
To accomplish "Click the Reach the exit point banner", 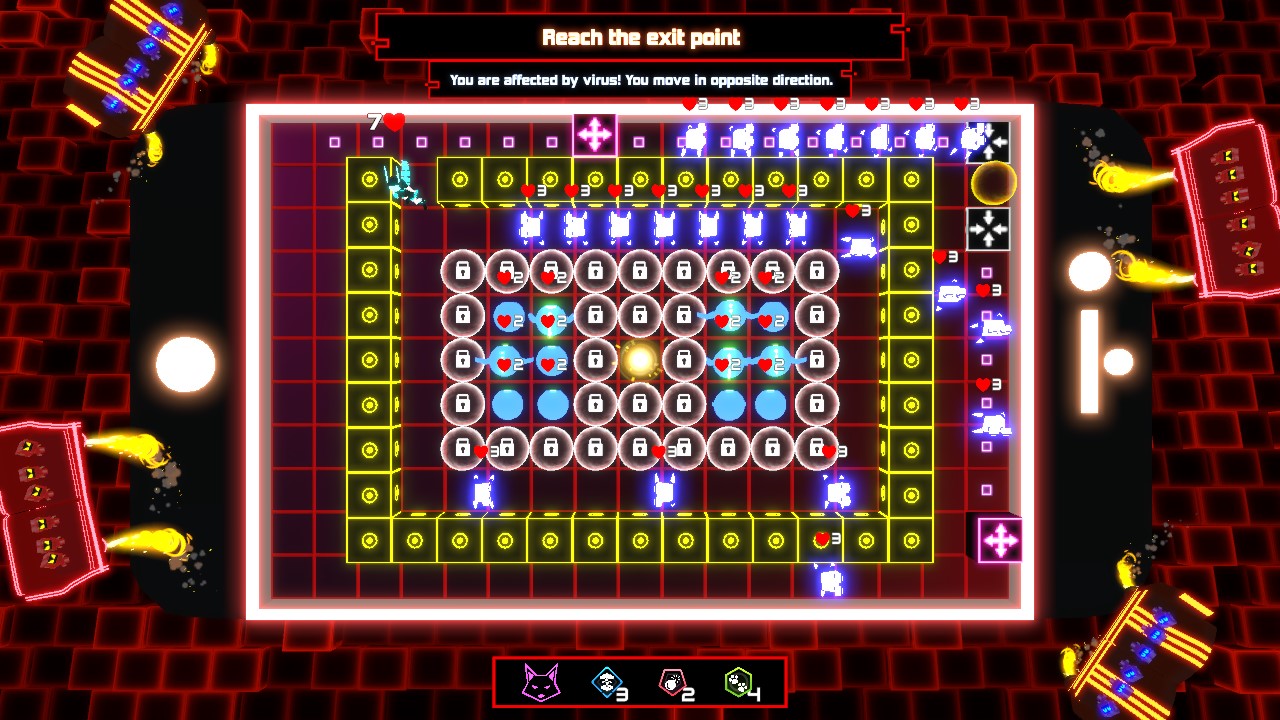I will point(640,37).
